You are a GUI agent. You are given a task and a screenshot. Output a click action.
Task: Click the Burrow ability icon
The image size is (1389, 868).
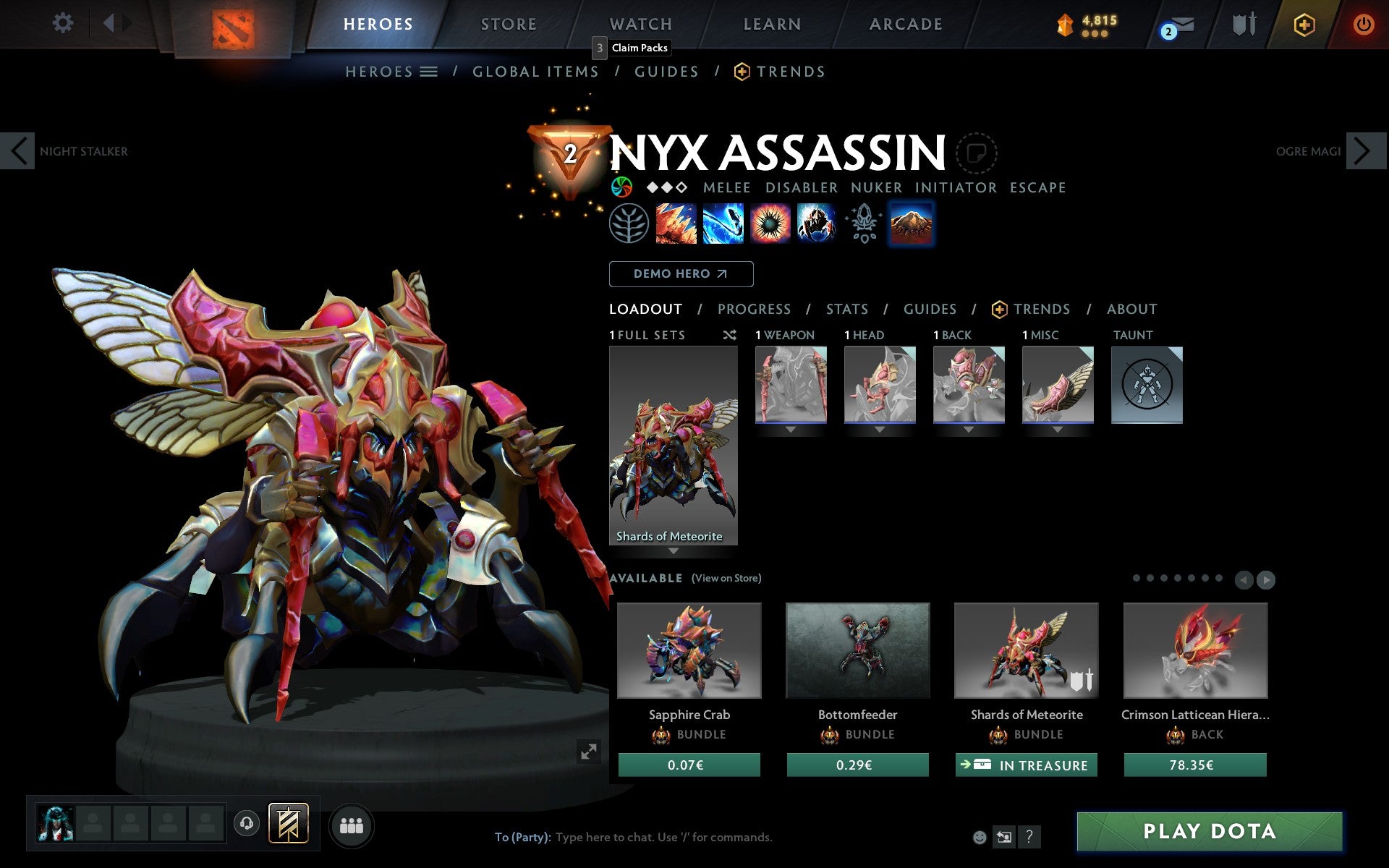tap(912, 224)
